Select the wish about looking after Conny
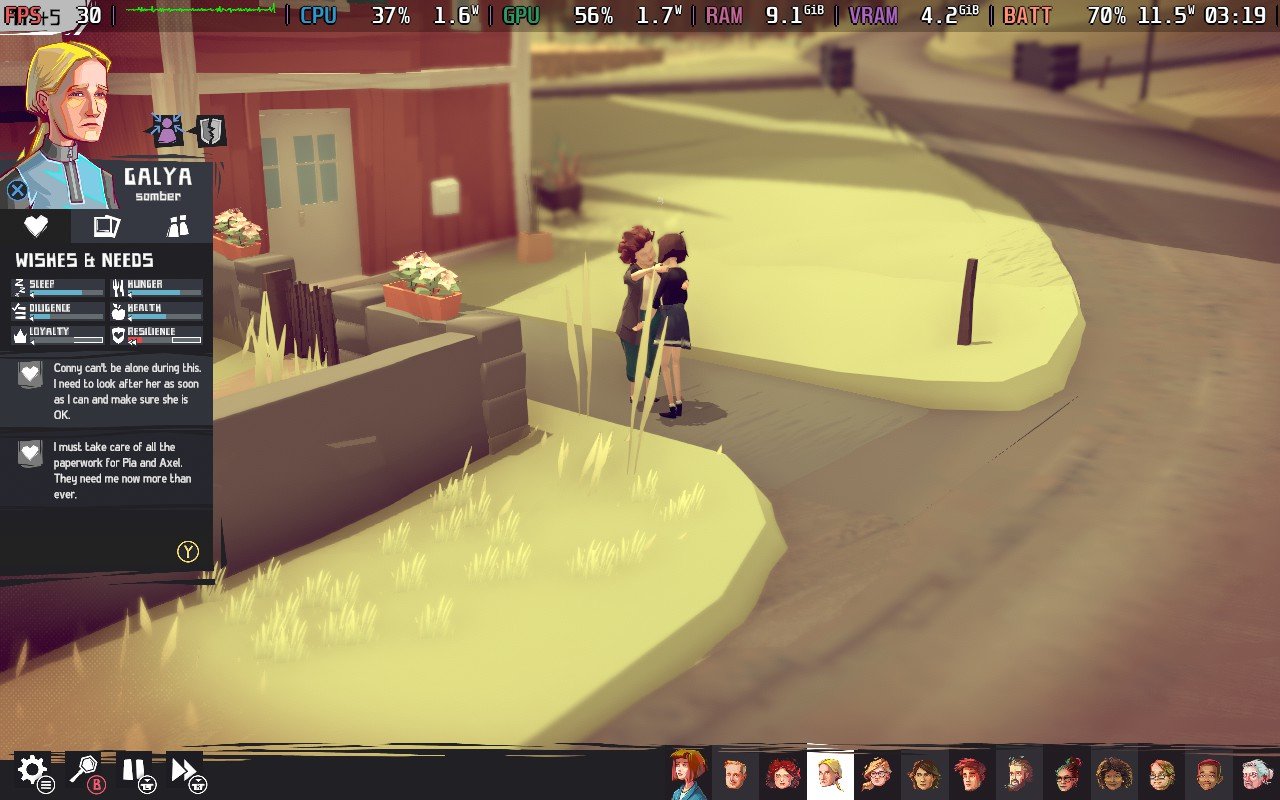Screen dimensions: 1280x800 pos(107,388)
